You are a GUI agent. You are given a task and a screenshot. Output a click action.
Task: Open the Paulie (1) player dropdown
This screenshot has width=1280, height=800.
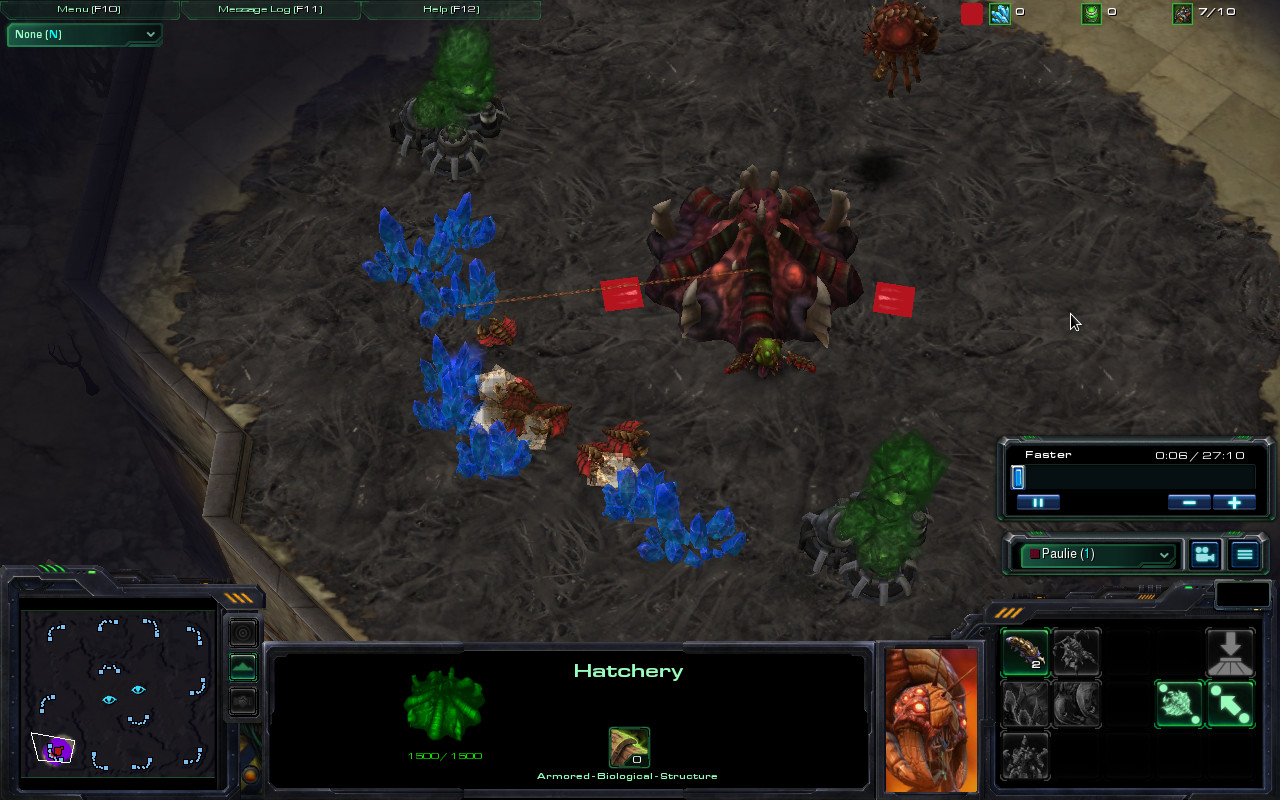(x=1099, y=554)
